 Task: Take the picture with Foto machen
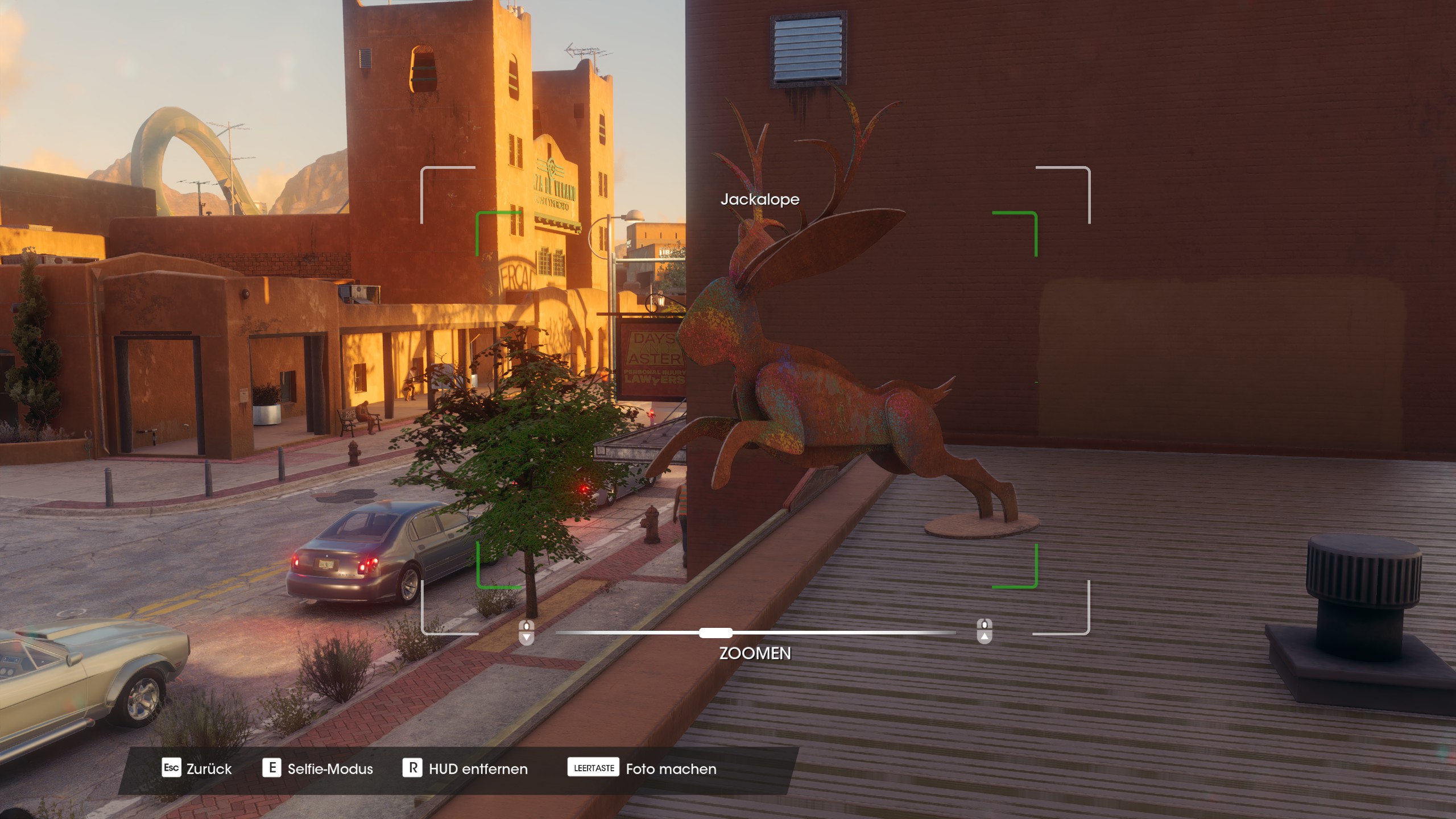[x=642, y=768]
